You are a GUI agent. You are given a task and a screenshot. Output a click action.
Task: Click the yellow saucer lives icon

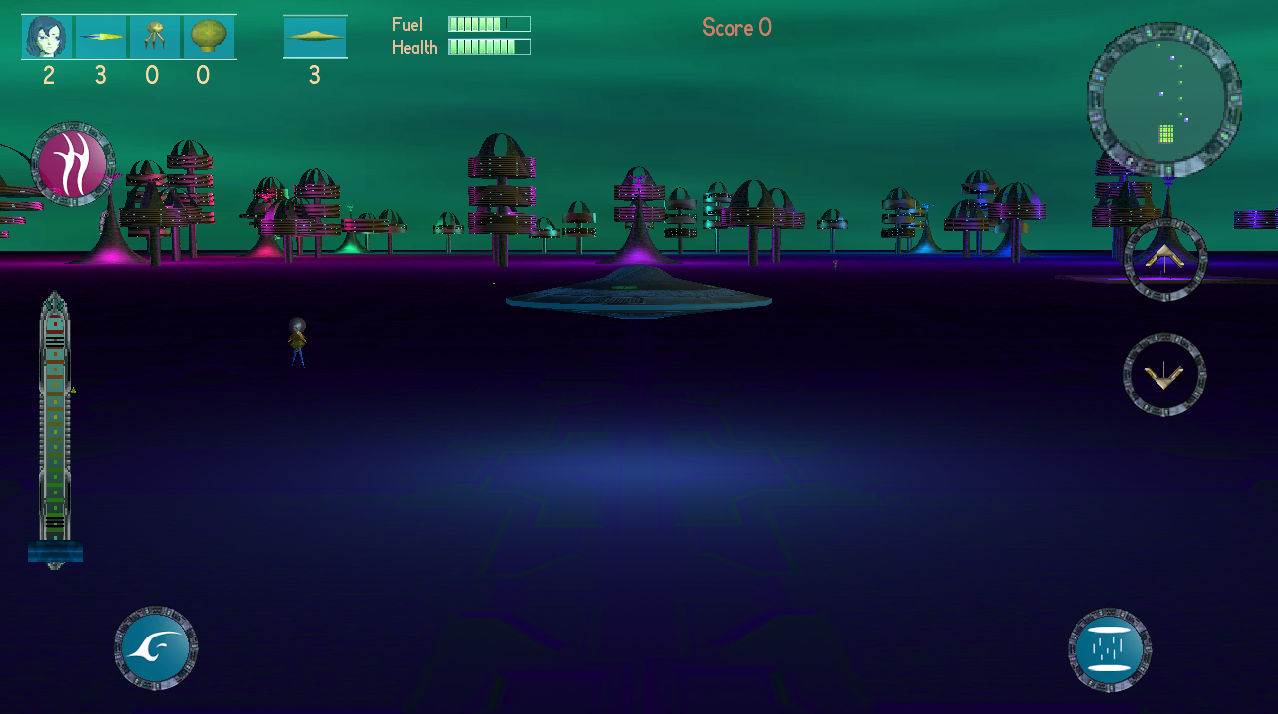coord(315,37)
